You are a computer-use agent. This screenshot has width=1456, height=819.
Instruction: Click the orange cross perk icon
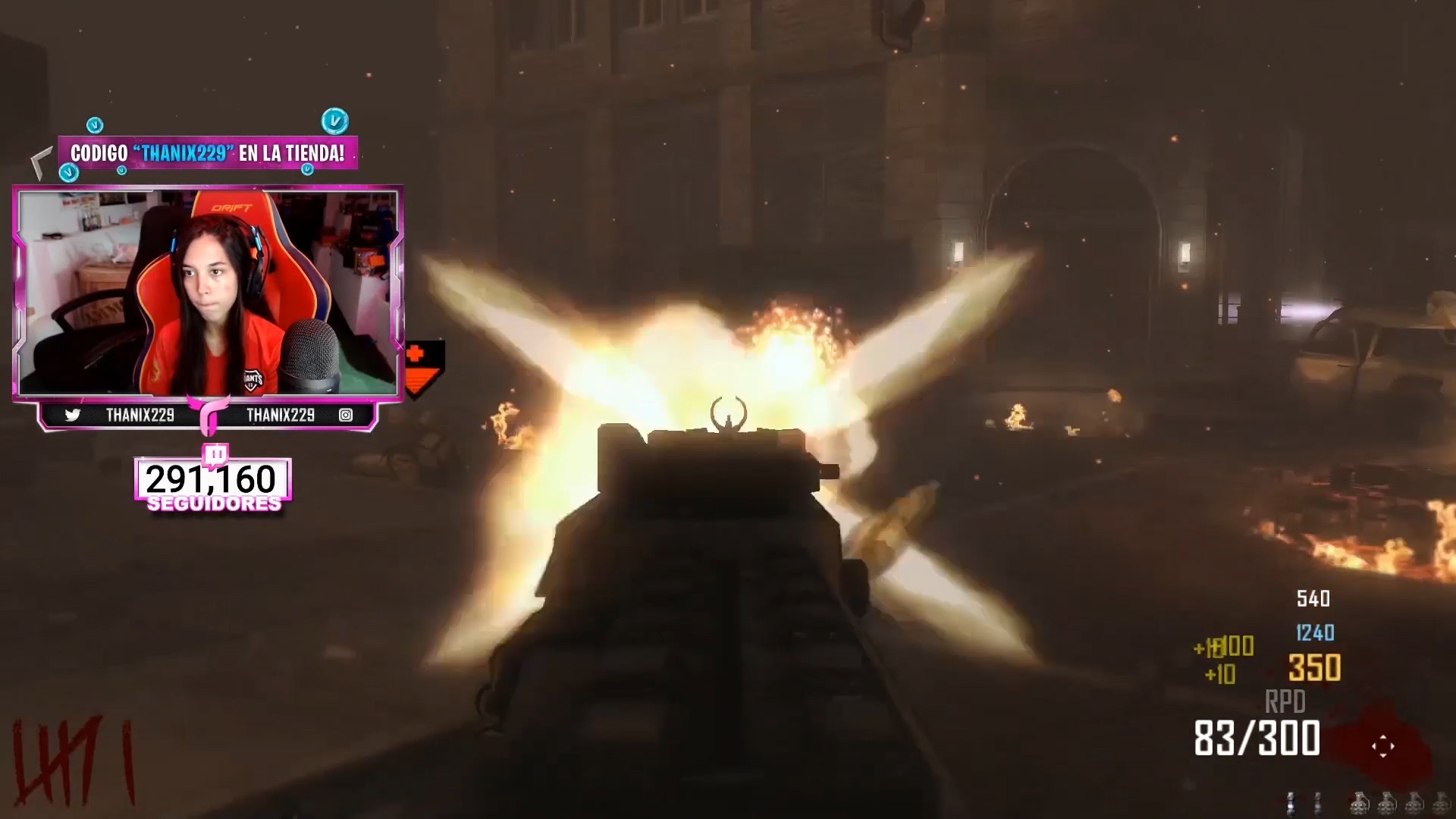click(415, 354)
